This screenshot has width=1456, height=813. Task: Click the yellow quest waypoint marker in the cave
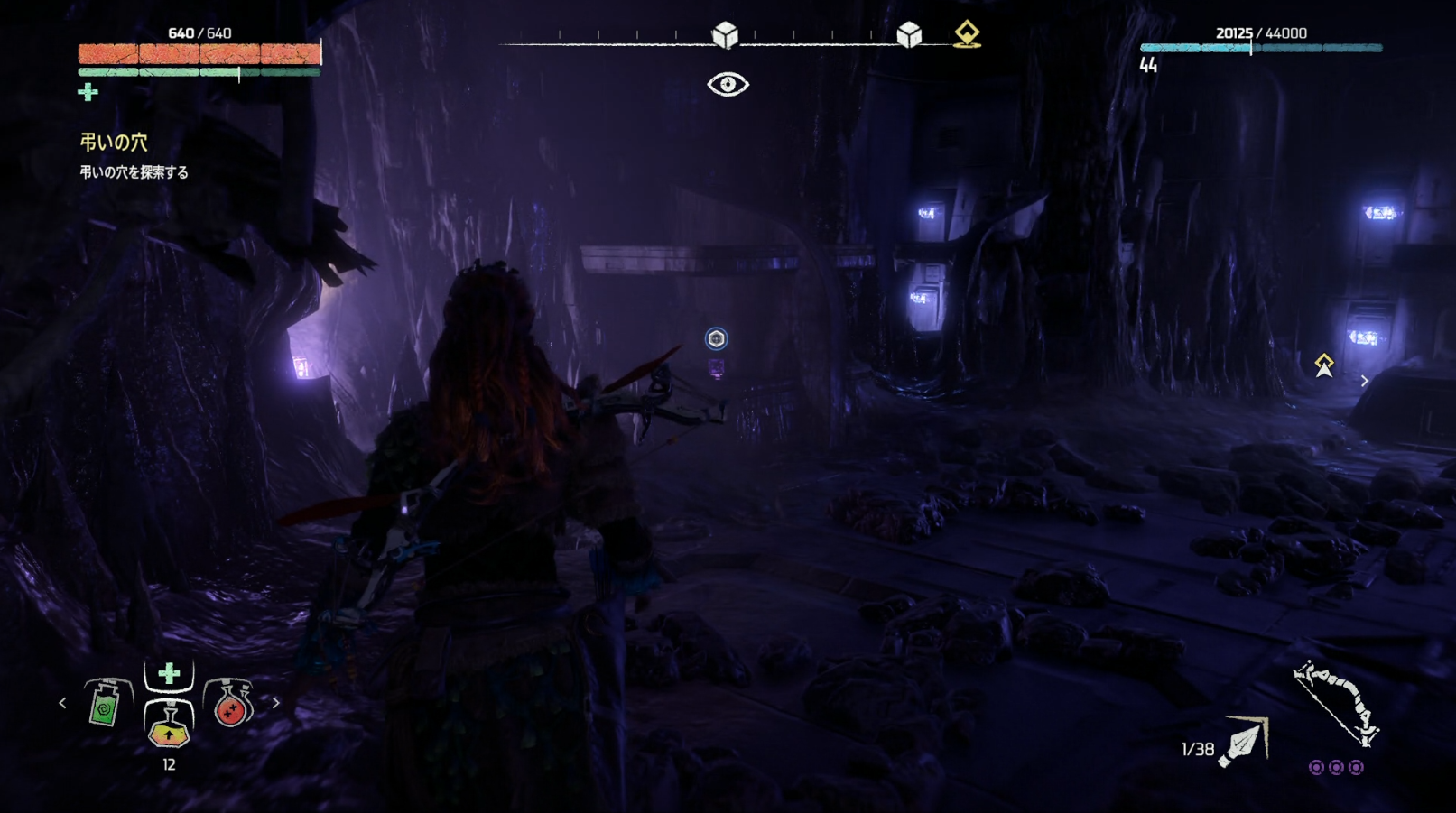(x=1324, y=365)
